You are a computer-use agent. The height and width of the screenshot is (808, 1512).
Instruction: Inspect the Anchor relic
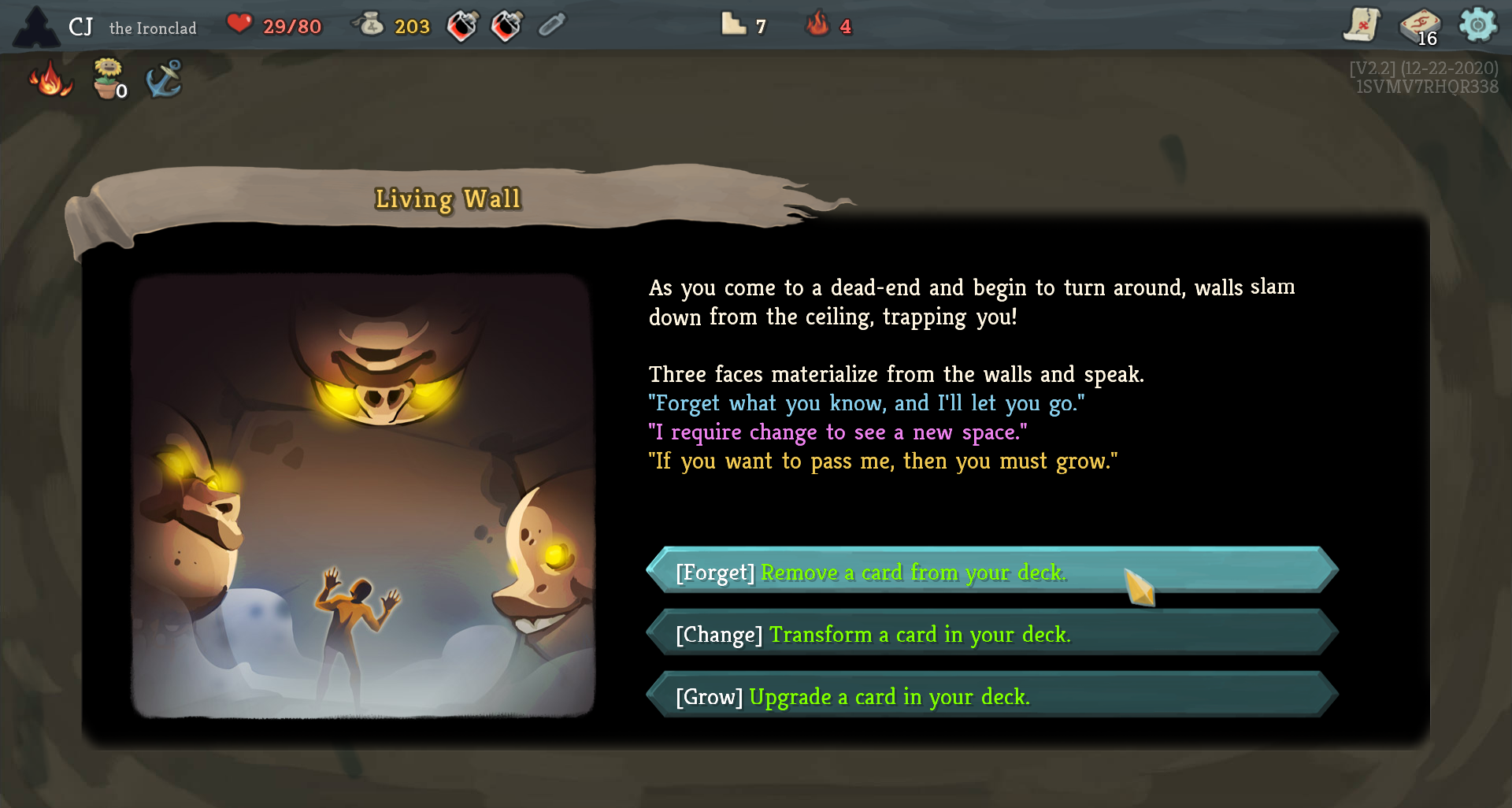click(x=164, y=79)
